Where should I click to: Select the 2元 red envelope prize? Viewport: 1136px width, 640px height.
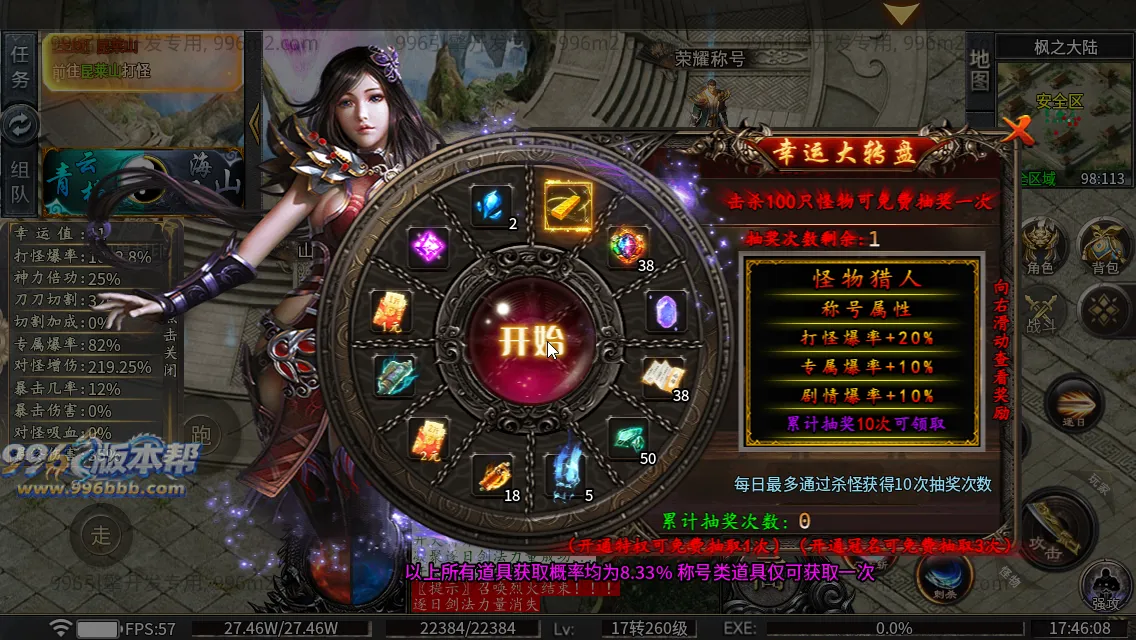[428, 438]
